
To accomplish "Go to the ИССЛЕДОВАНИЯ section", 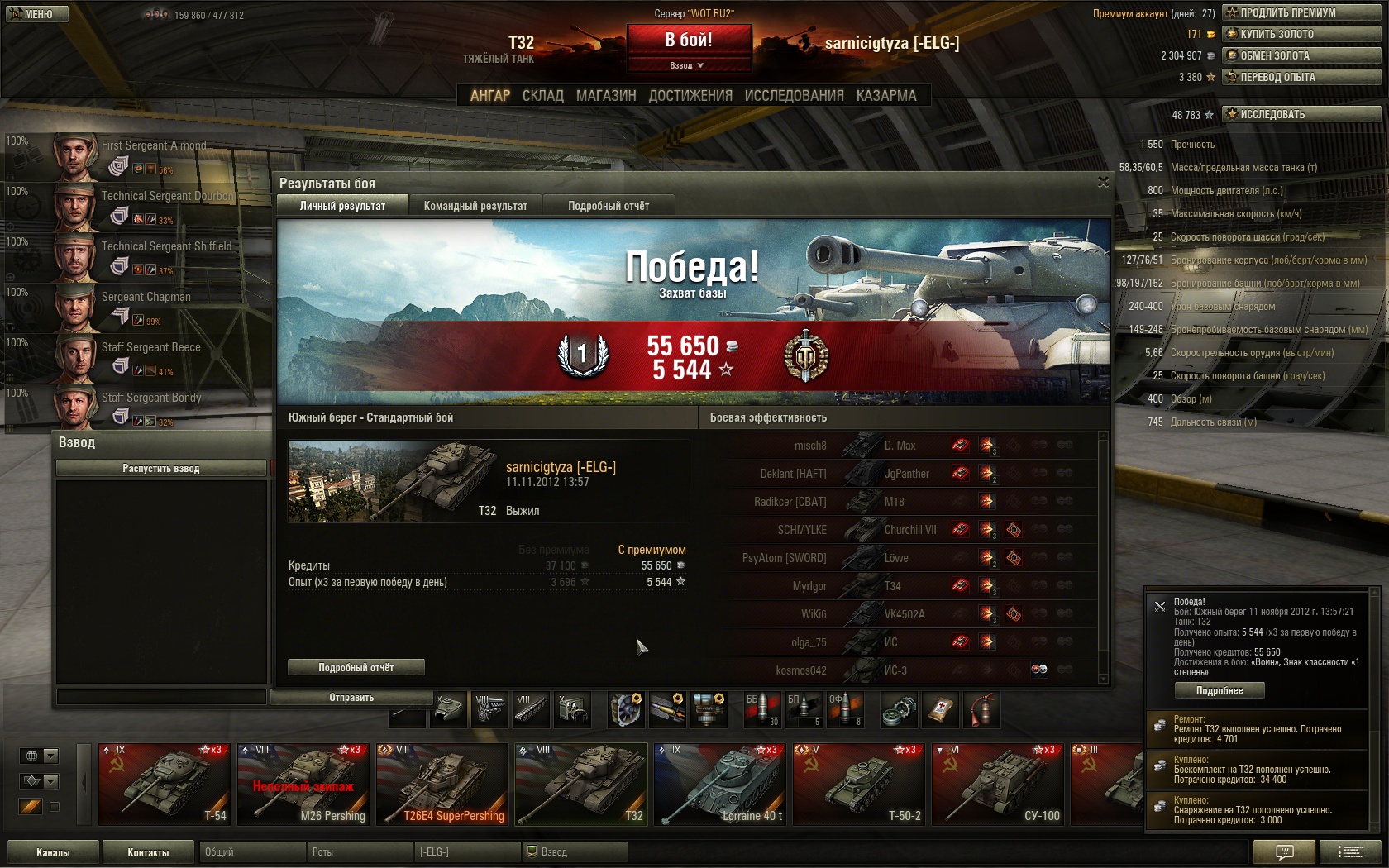I will pyautogui.click(x=794, y=96).
